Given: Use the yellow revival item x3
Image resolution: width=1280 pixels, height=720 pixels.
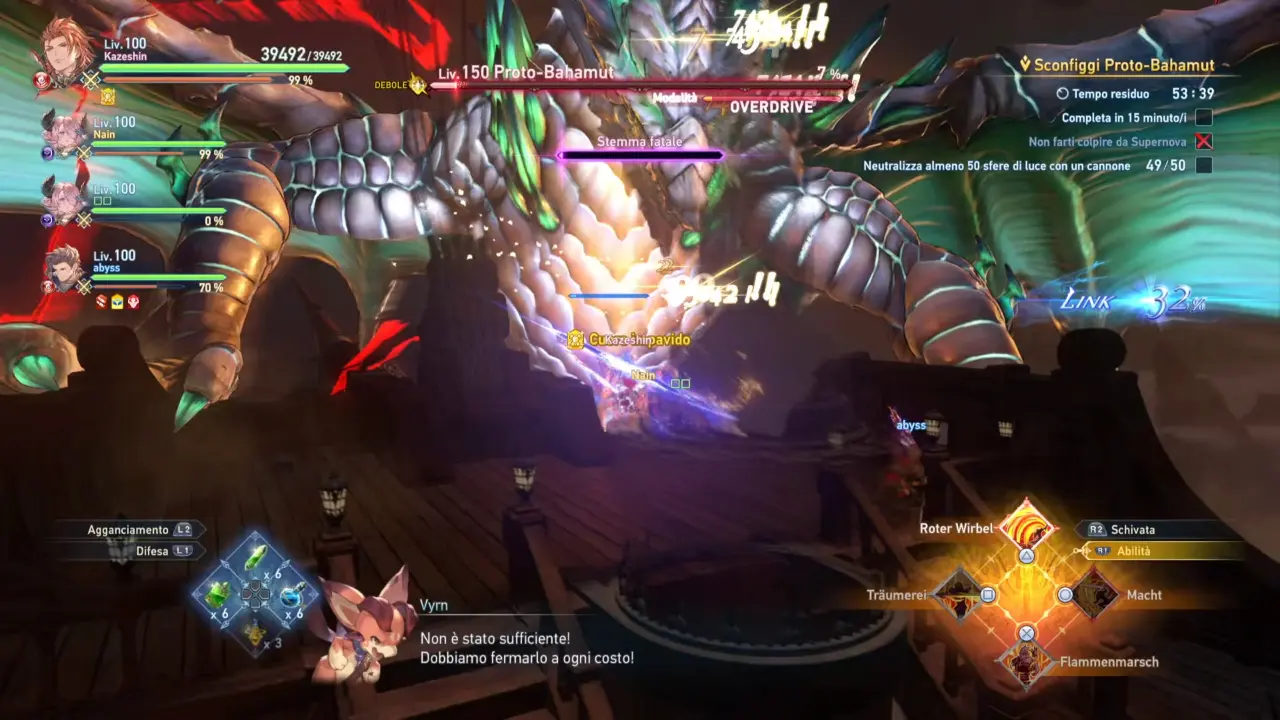Looking at the screenshot, I should 255,632.
